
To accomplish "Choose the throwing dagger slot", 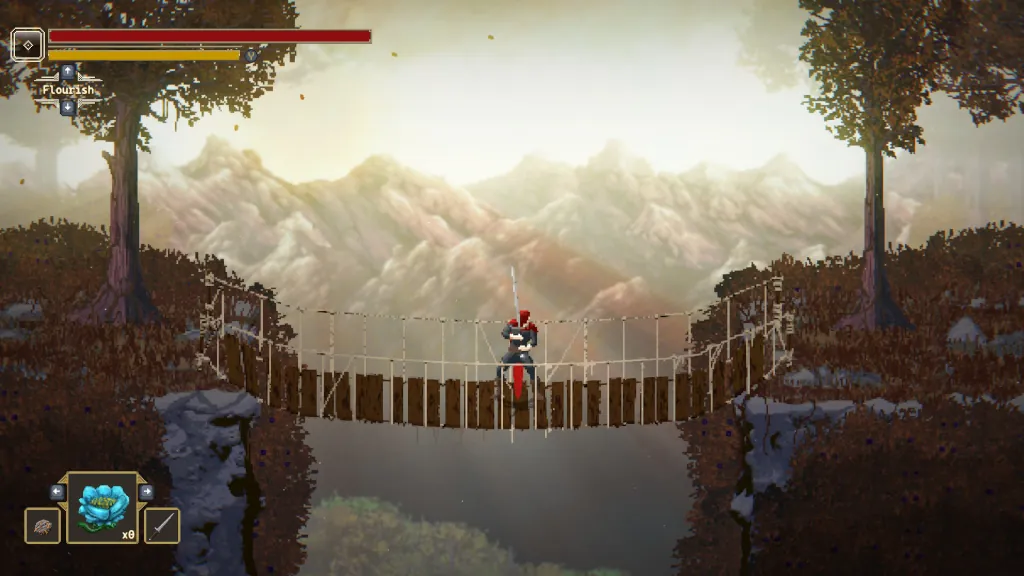I will click(162, 525).
